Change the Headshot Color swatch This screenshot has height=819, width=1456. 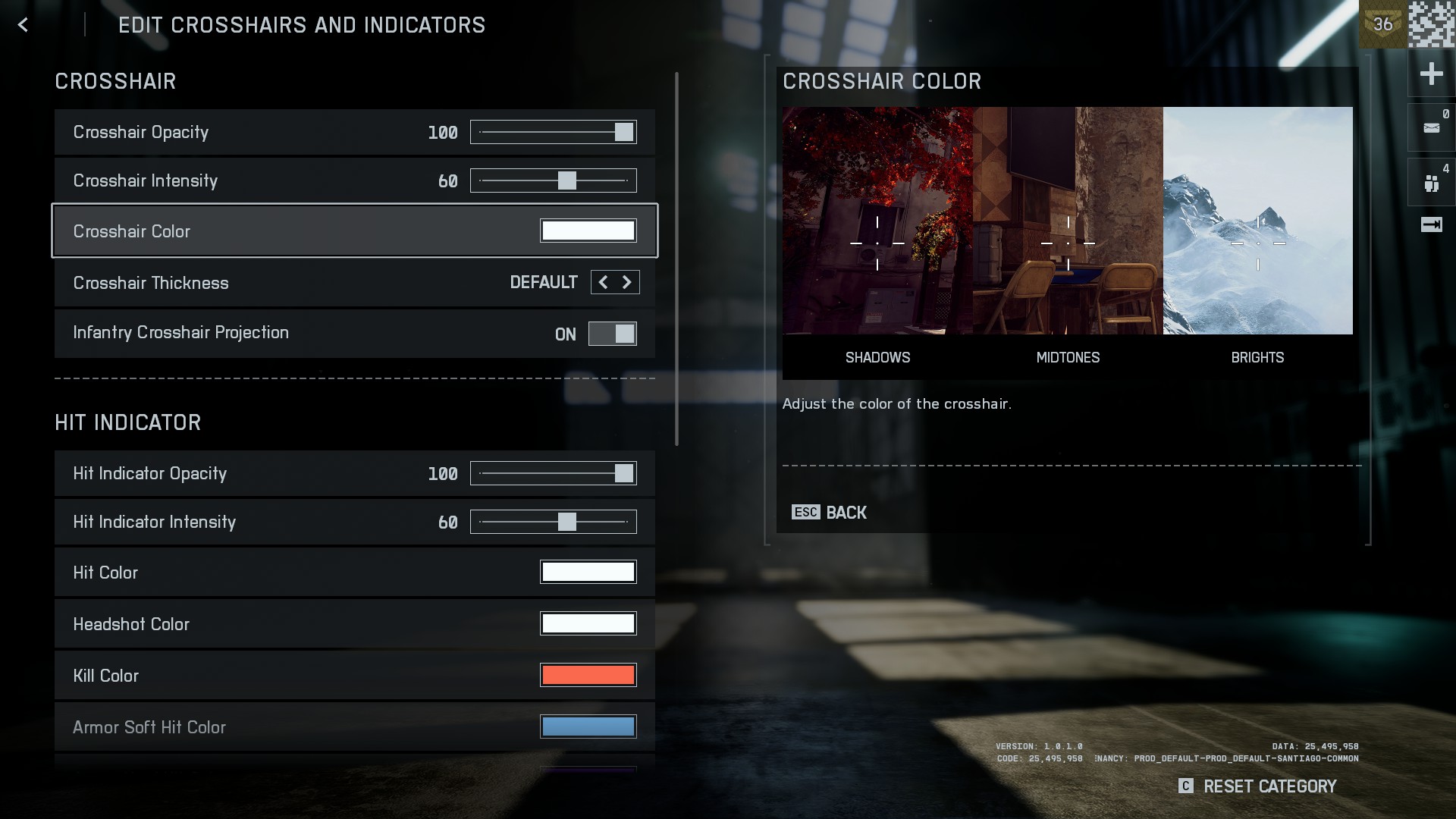coord(588,624)
